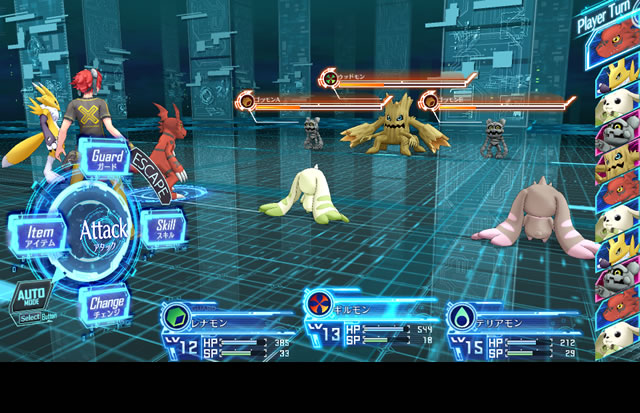Select the Renamon status panel
The image size is (640, 413).
tap(226, 332)
